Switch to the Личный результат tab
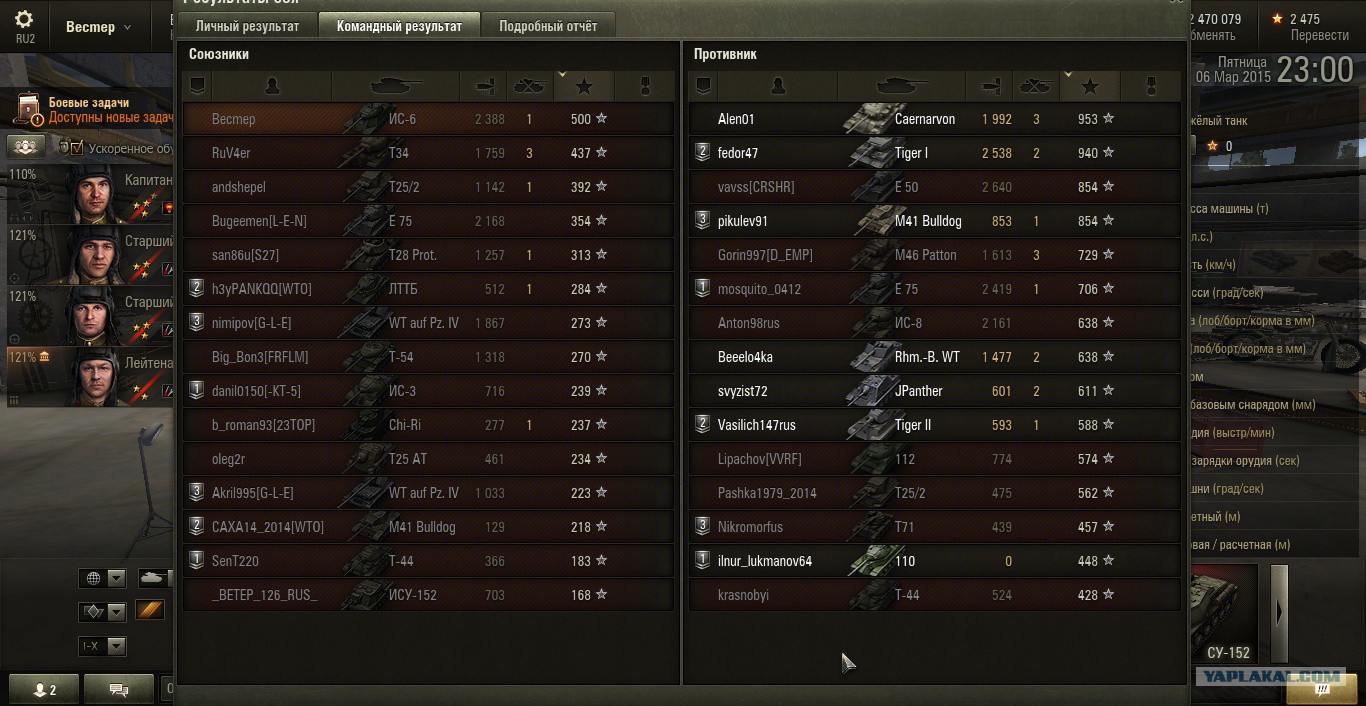Viewport: 1366px width, 706px height. [247, 26]
